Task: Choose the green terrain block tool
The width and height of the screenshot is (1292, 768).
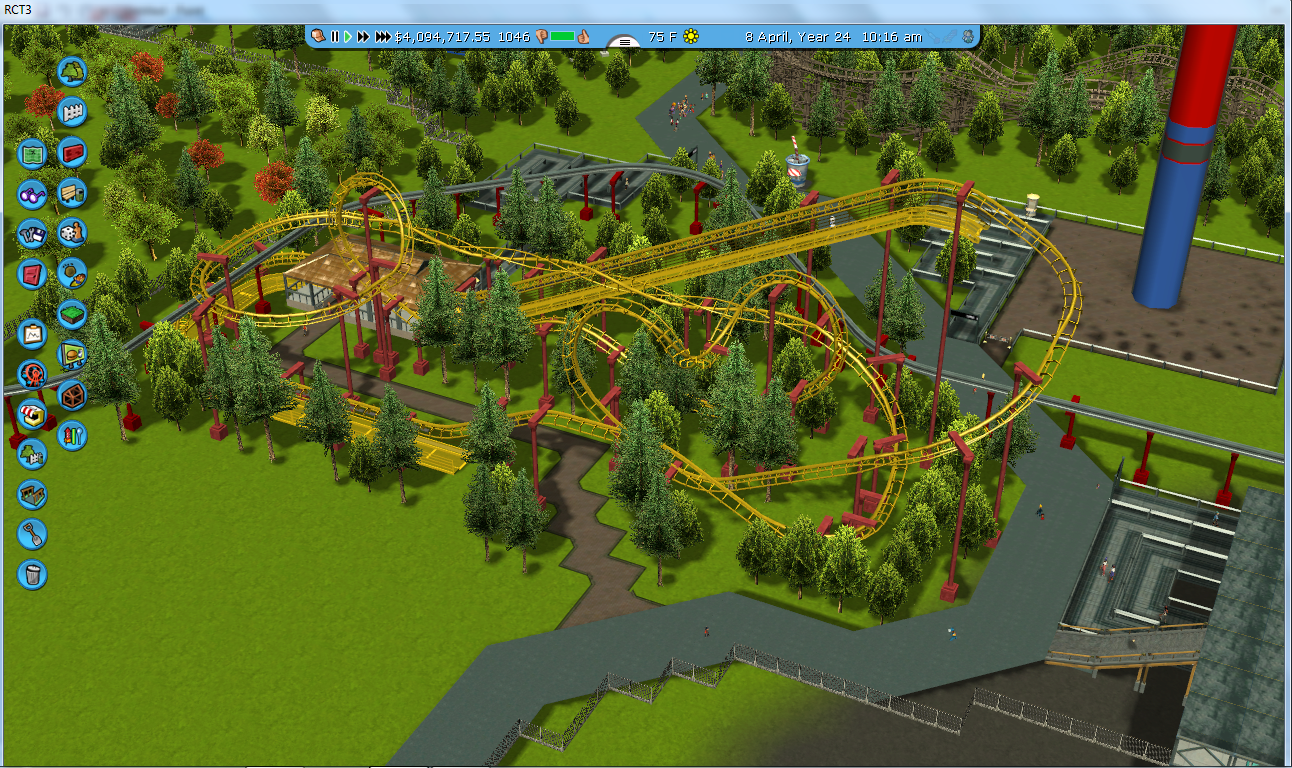Action: (72, 314)
